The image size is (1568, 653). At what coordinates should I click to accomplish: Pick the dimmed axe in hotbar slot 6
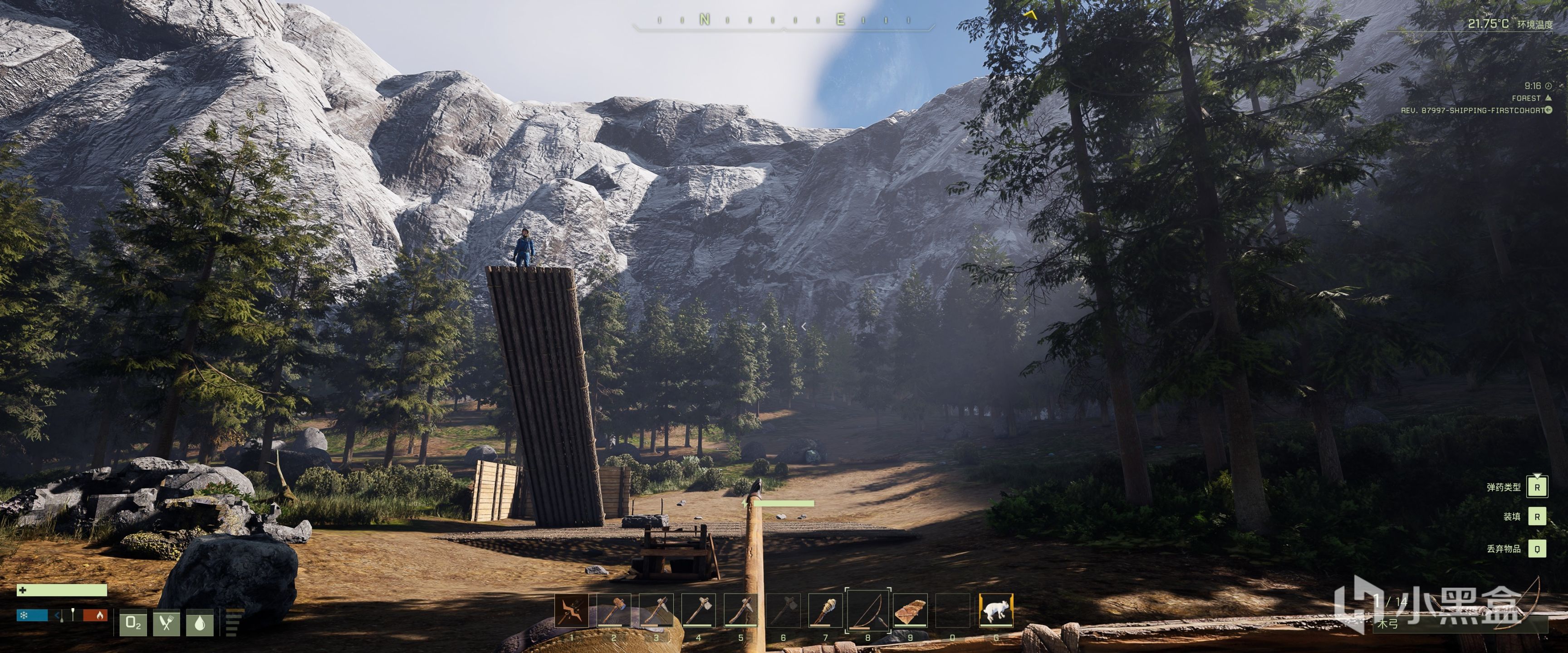[x=784, y=611]
